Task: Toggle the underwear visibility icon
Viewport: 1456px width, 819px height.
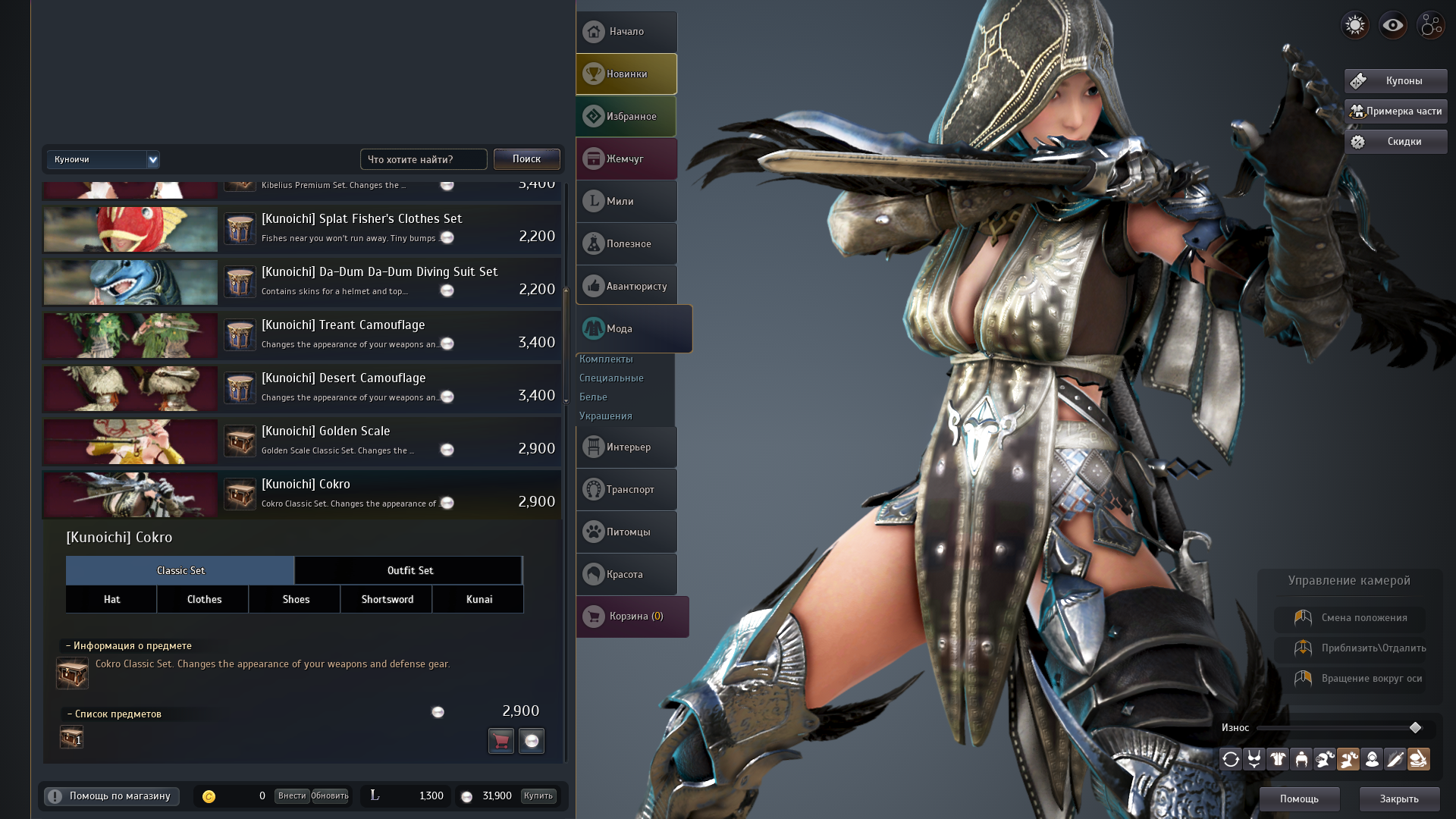Action: pos(1254,759)
